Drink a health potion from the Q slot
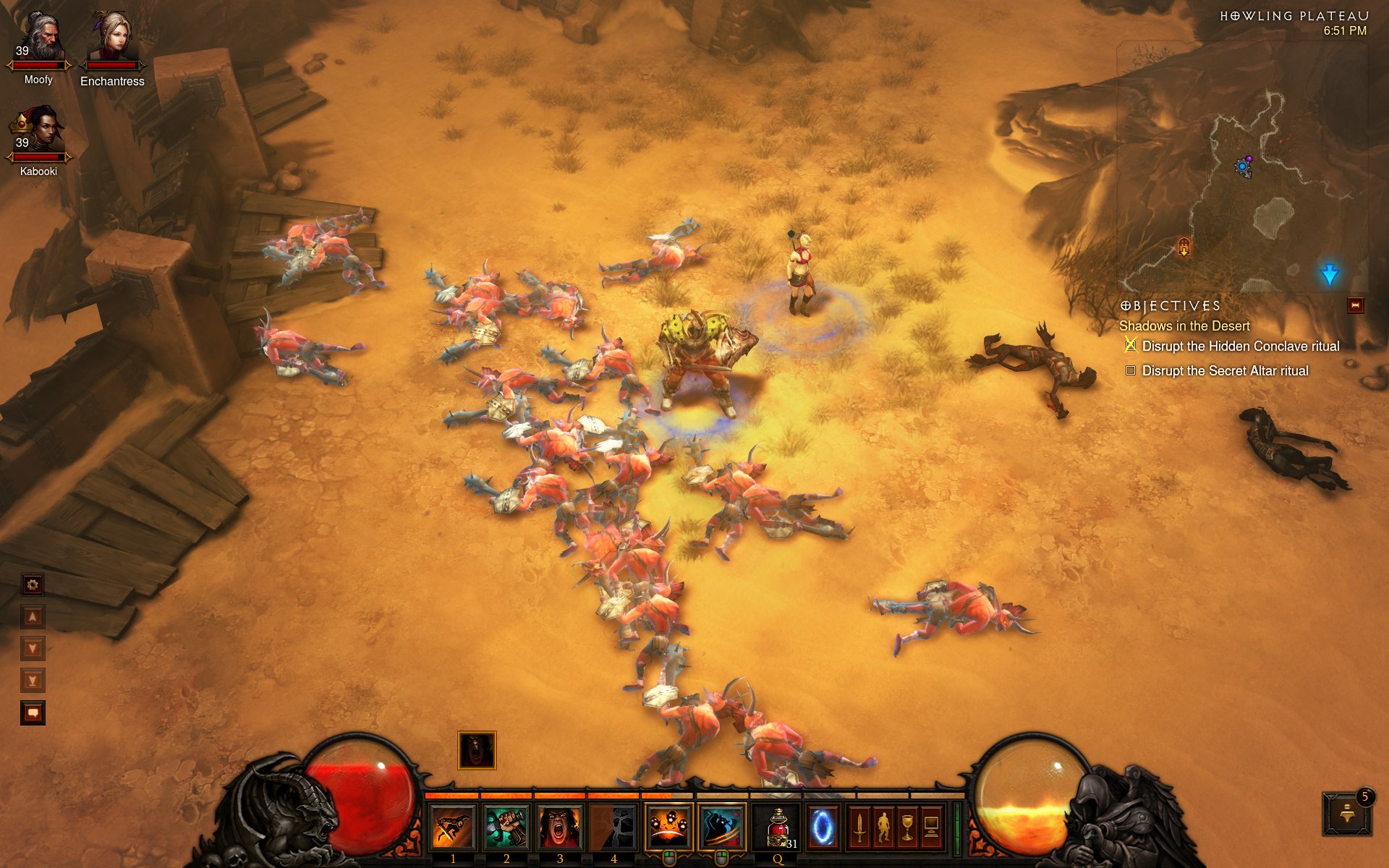The image size is (1389, 868). [x=776, y=826]
